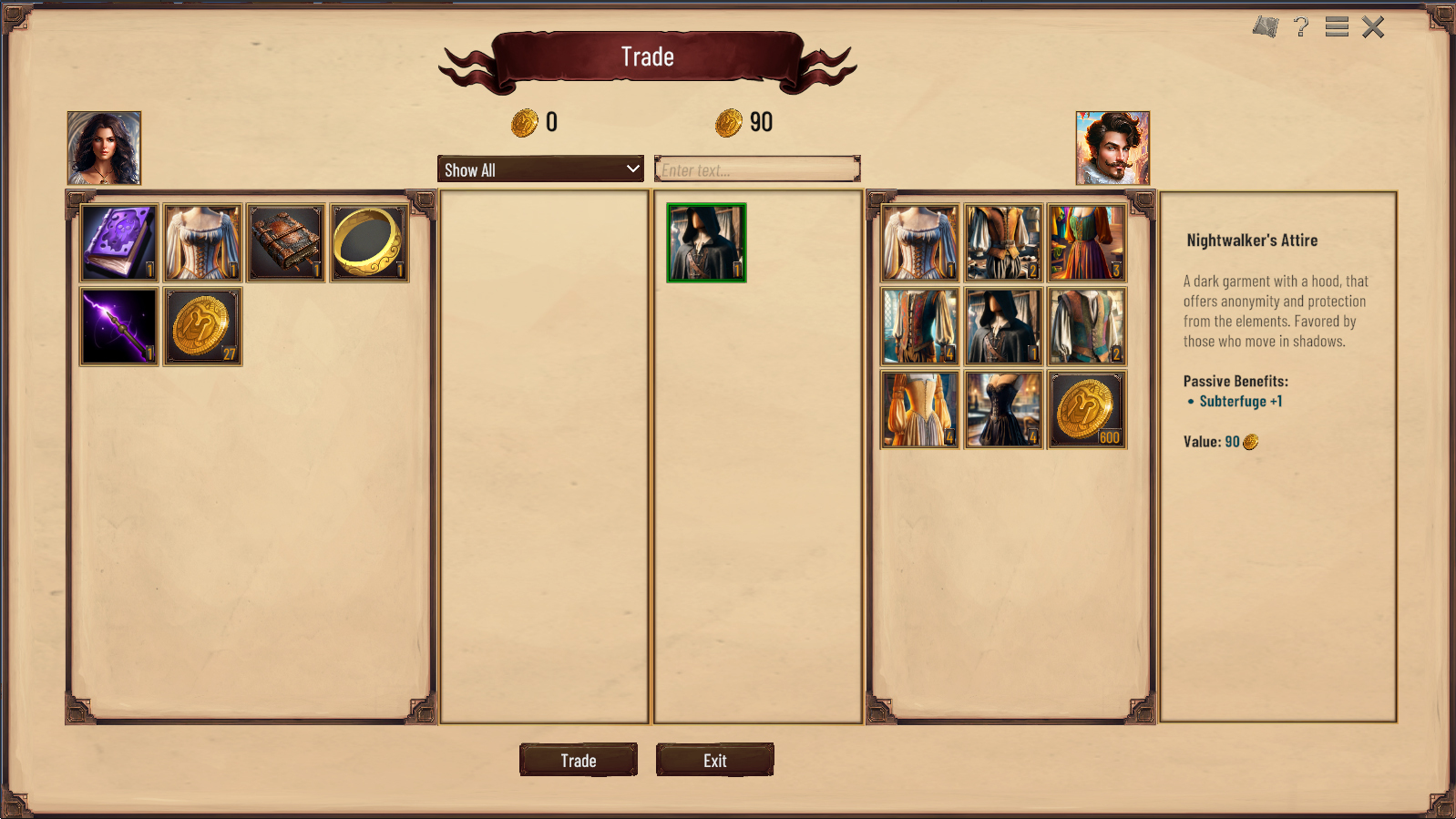The width and height of the screenshot is (1456, 819).
Task: Pick the lightning-wreathed purple staff
Action: (118, 325)
